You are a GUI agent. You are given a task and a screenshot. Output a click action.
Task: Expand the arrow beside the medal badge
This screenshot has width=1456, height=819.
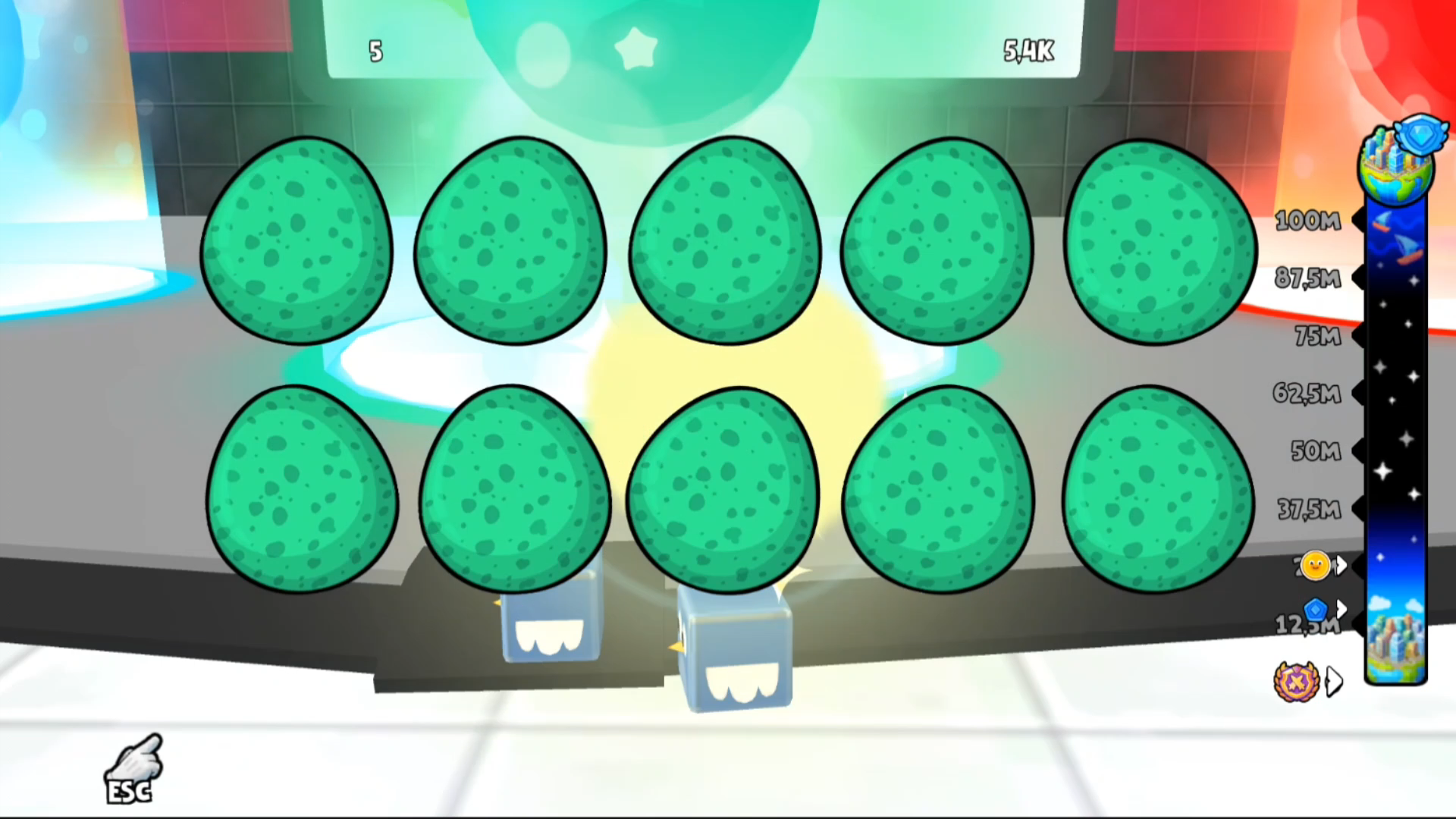click(1333, 681)
